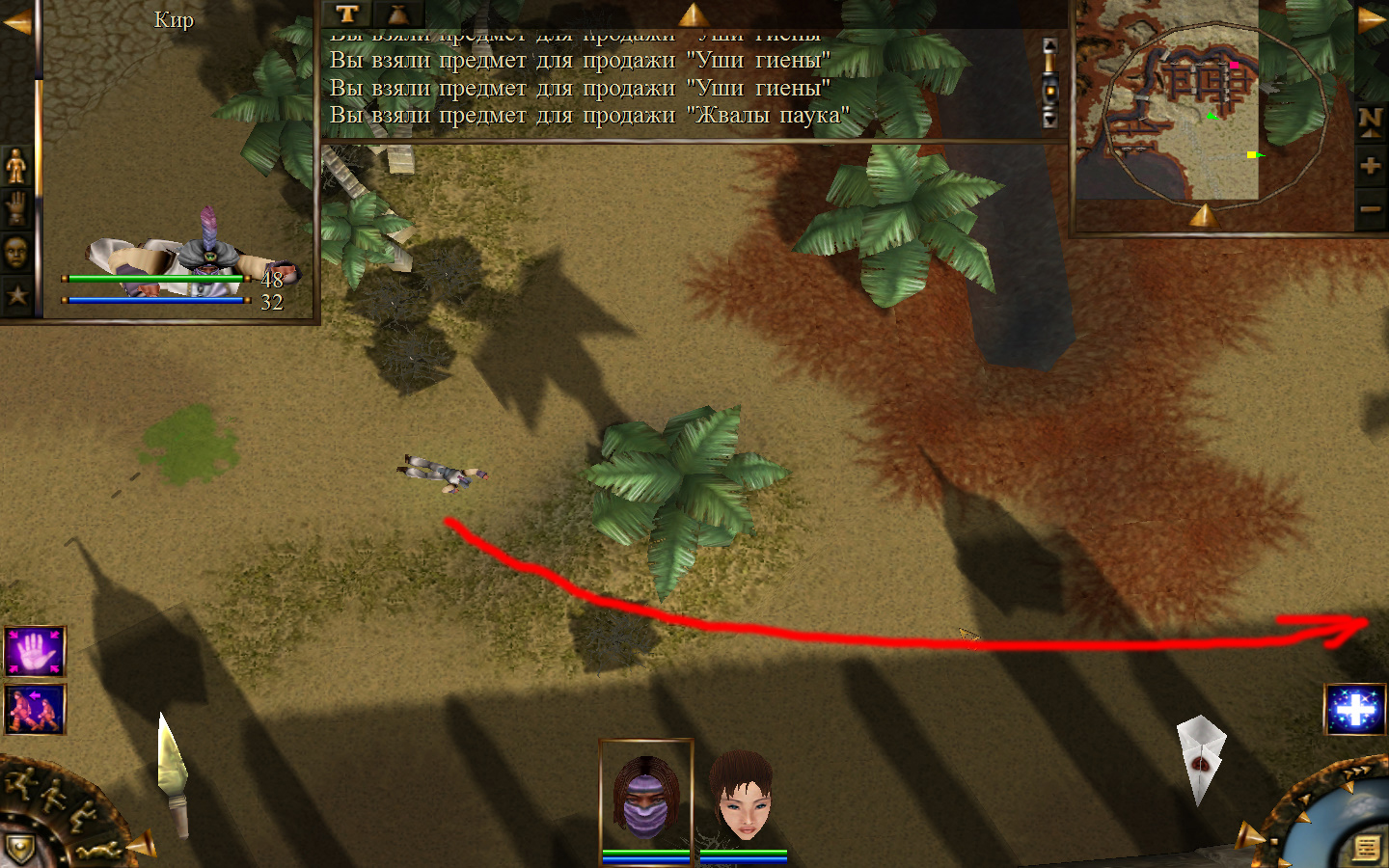Toggle the minimap north orientation button

[x=1370, y=122]
